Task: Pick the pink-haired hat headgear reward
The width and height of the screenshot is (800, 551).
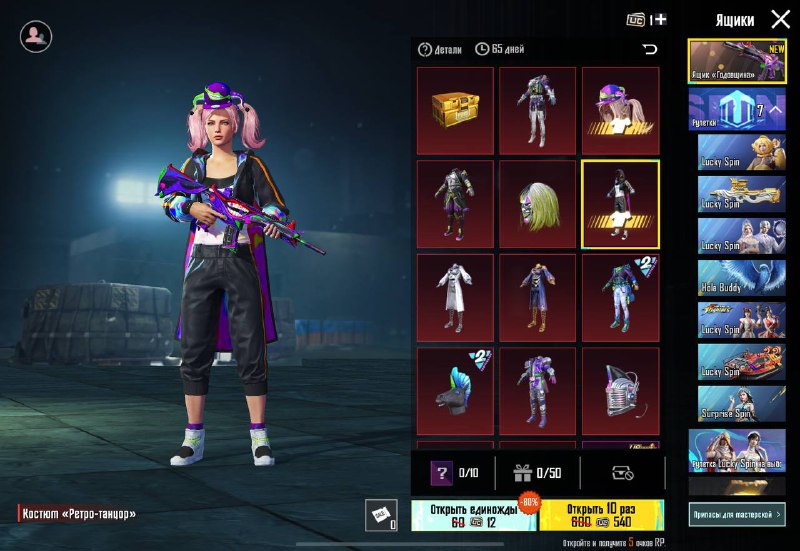Action: (x=620, y=110)
